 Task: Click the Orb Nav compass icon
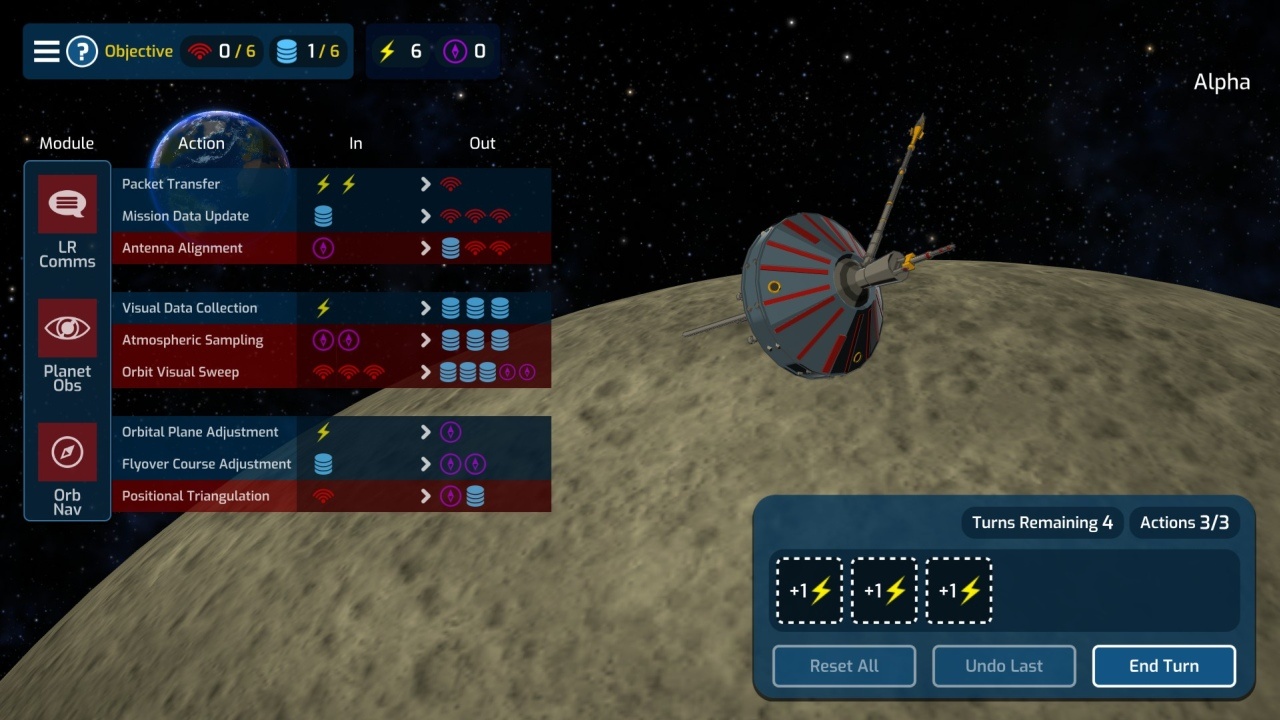tap(67, 452)
